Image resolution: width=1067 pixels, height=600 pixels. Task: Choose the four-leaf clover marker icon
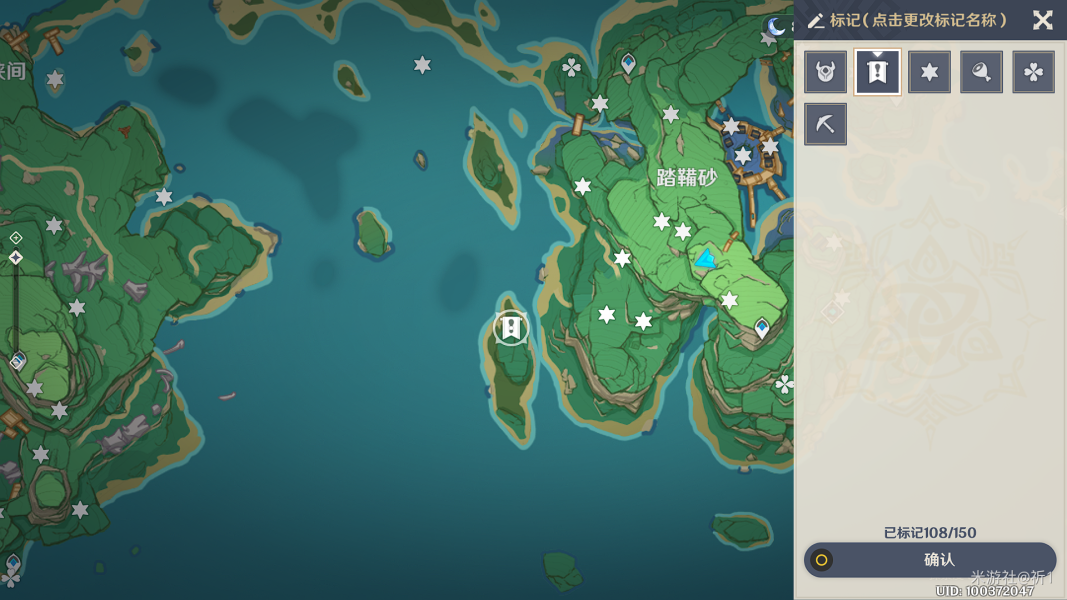[x=1033, y=72]
